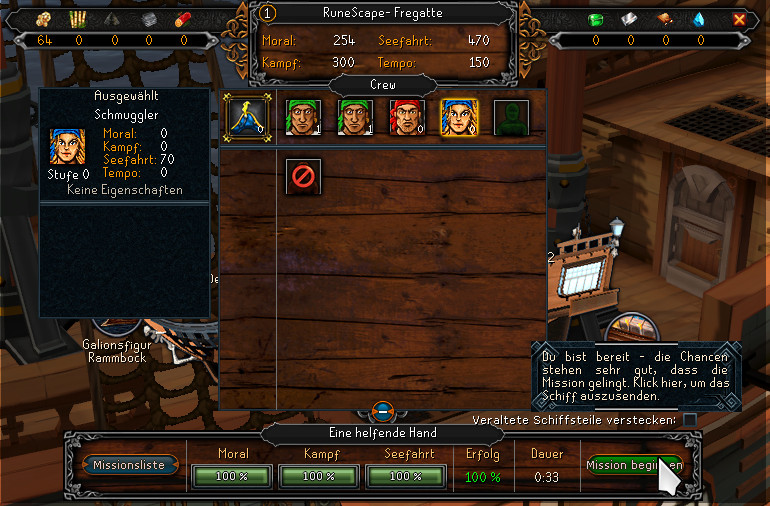Choose the blue bandana Schmuggler portrait in crew row
The image size is (770, 506).
[459, 116]
